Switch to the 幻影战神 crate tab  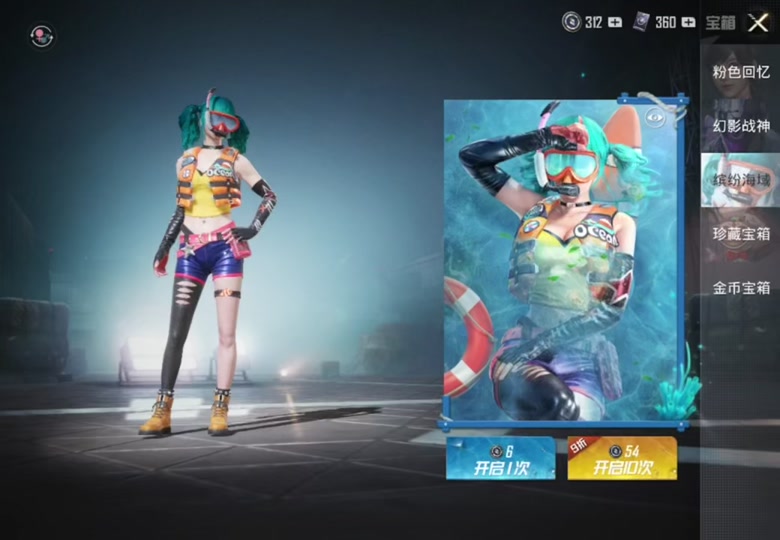click(x=741, y=126)
